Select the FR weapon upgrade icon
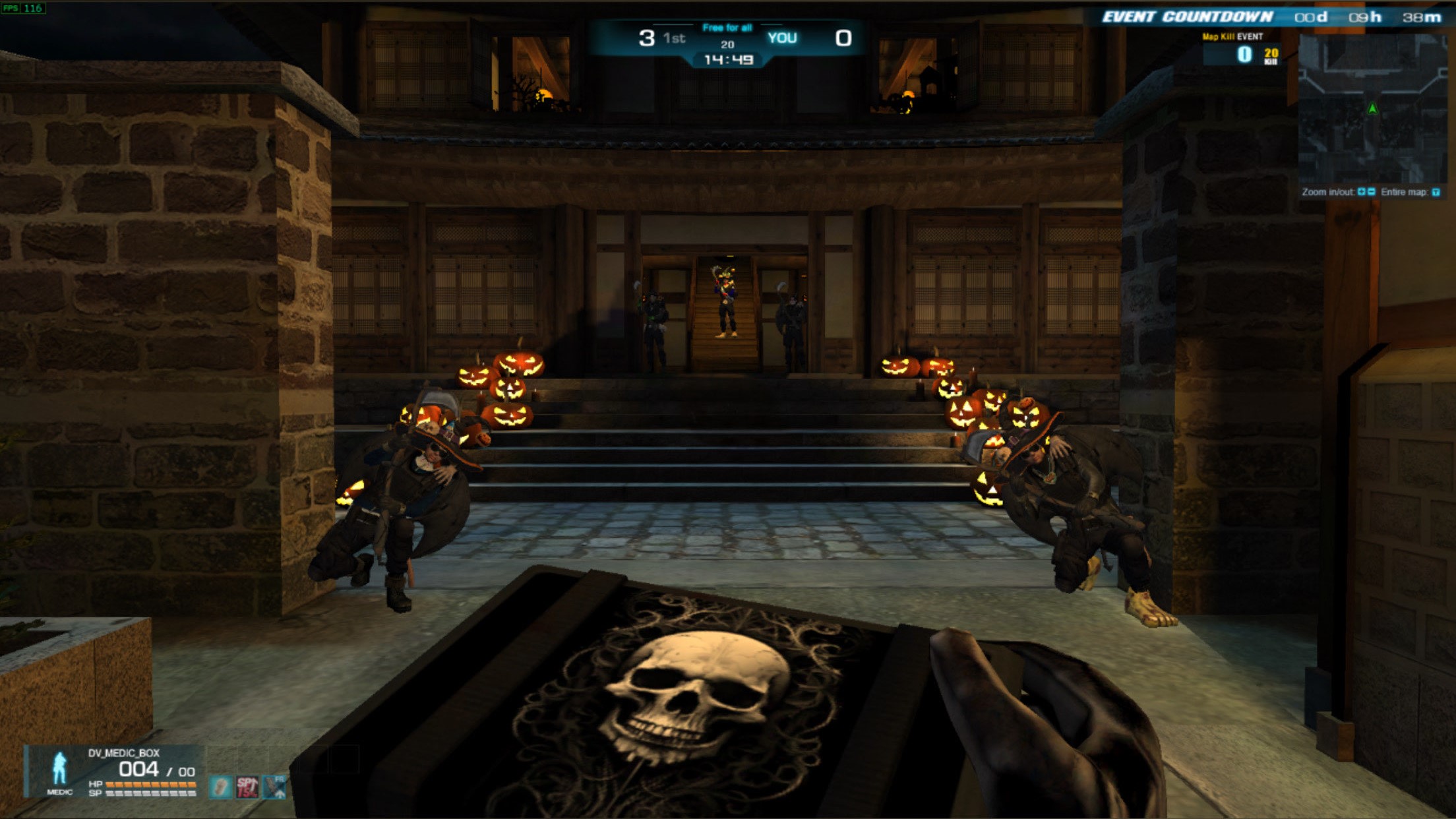 click(274, 787)
